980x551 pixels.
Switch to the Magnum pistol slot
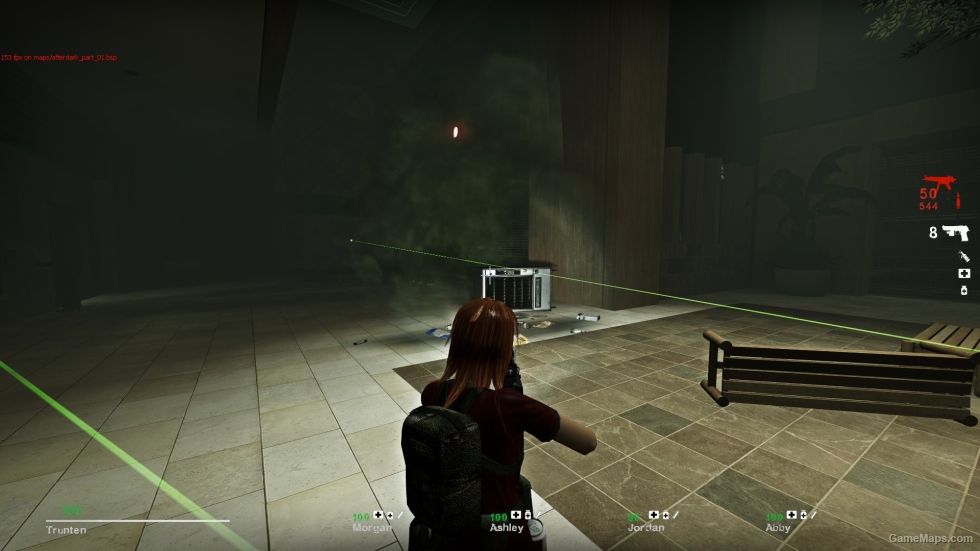tap(956, 233)
